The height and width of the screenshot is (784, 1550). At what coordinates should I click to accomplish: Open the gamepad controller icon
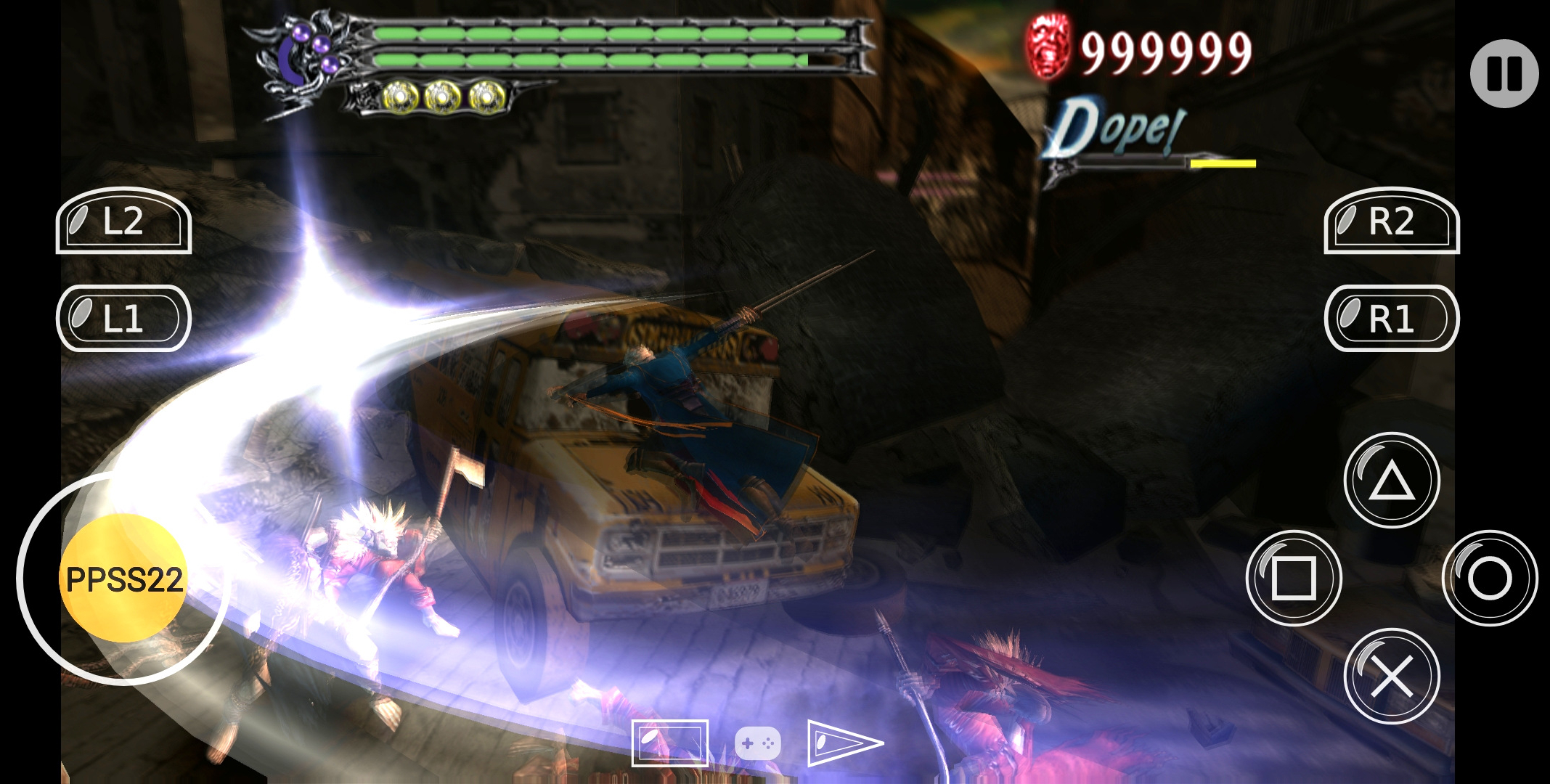tap(757, 743)
